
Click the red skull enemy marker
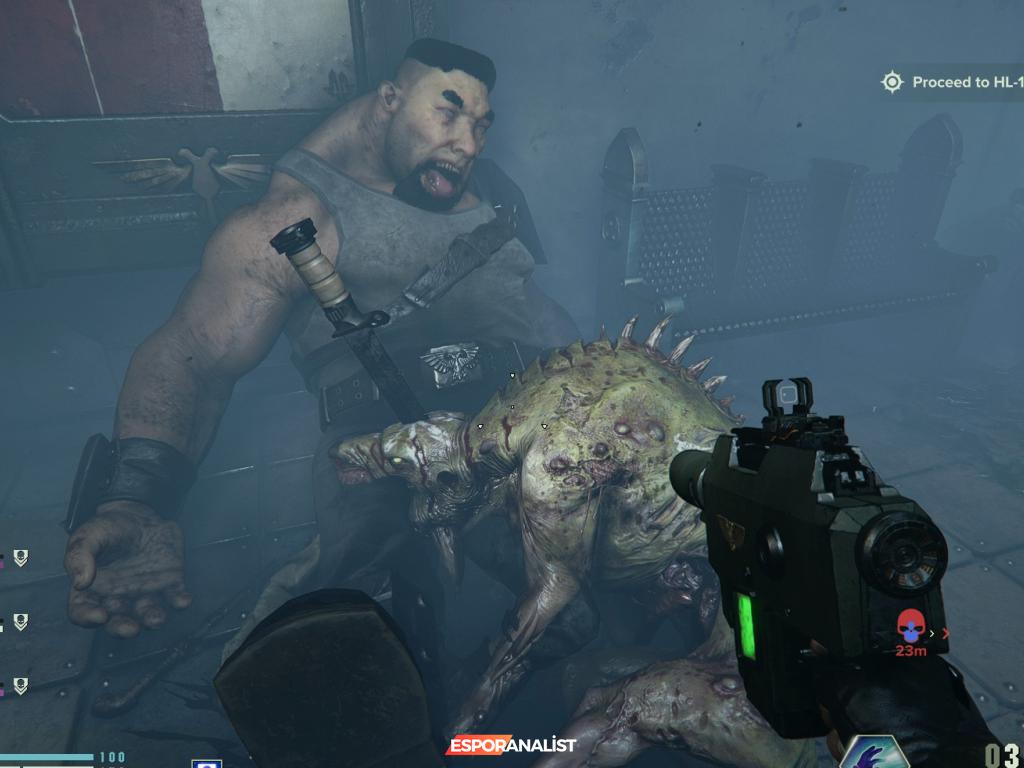(910, 627)
